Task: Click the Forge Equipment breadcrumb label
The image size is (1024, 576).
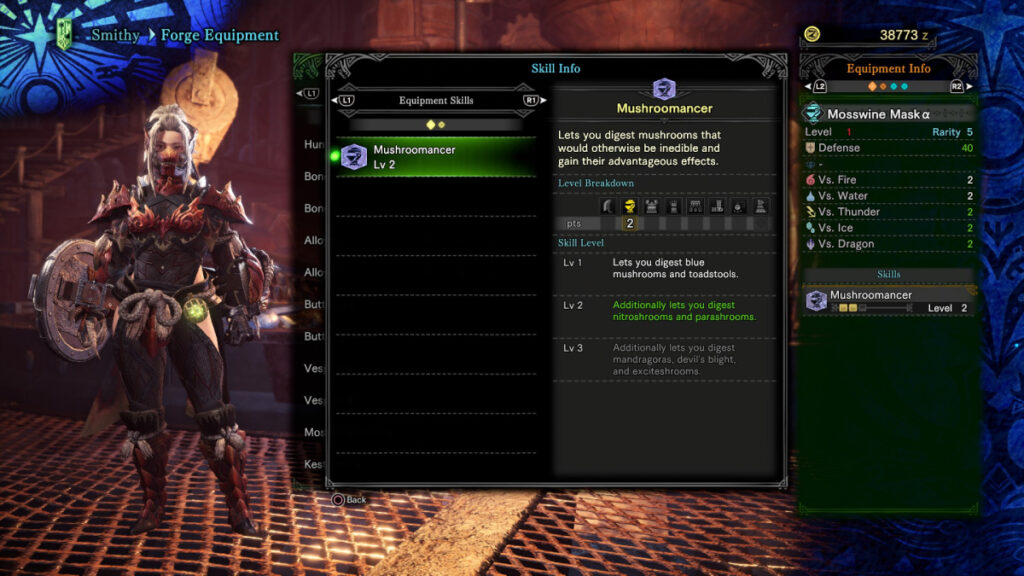Action: coord(220,35)
